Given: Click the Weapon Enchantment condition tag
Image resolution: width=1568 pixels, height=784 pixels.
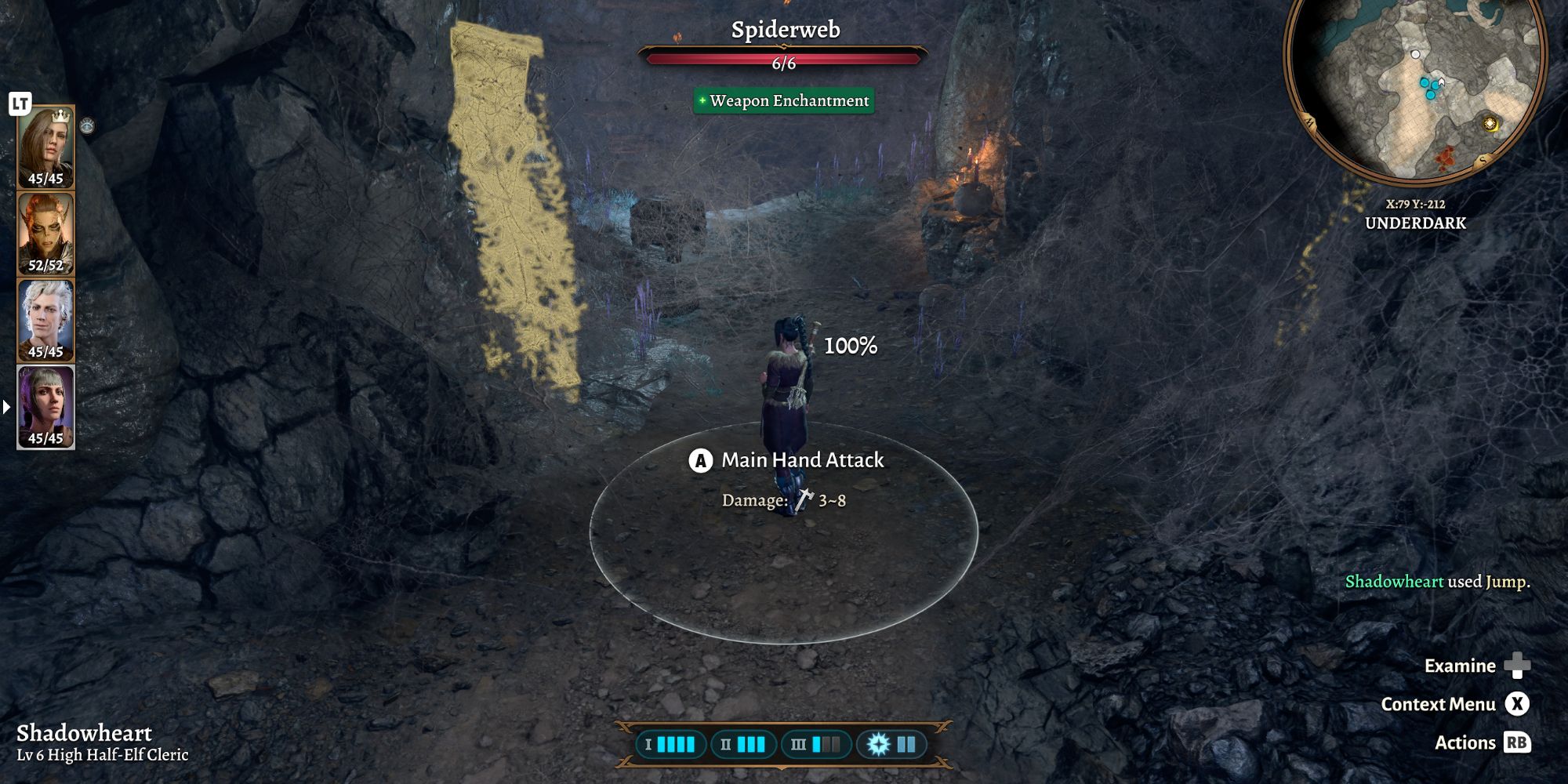Looking at the screenshot, I should coord(782,100).
